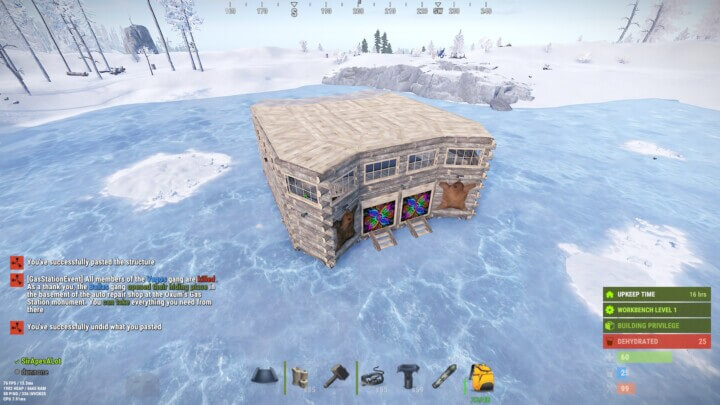
Task: Select the building plan hotbar slot
Action: (299, 376)
